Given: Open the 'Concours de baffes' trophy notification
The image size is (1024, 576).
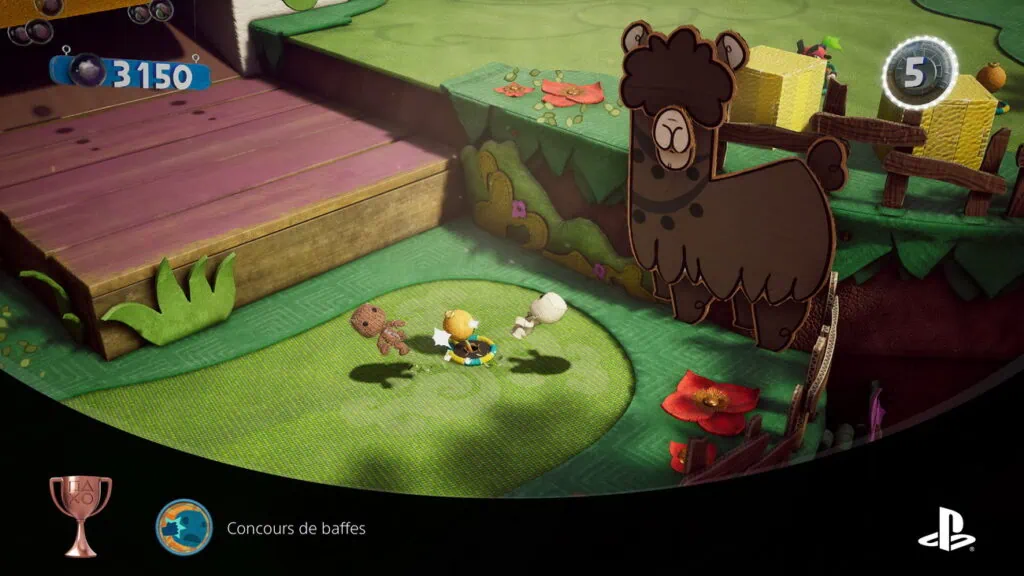Looking at the screenshot, I should pyautogui.click(x=296, y=528).
